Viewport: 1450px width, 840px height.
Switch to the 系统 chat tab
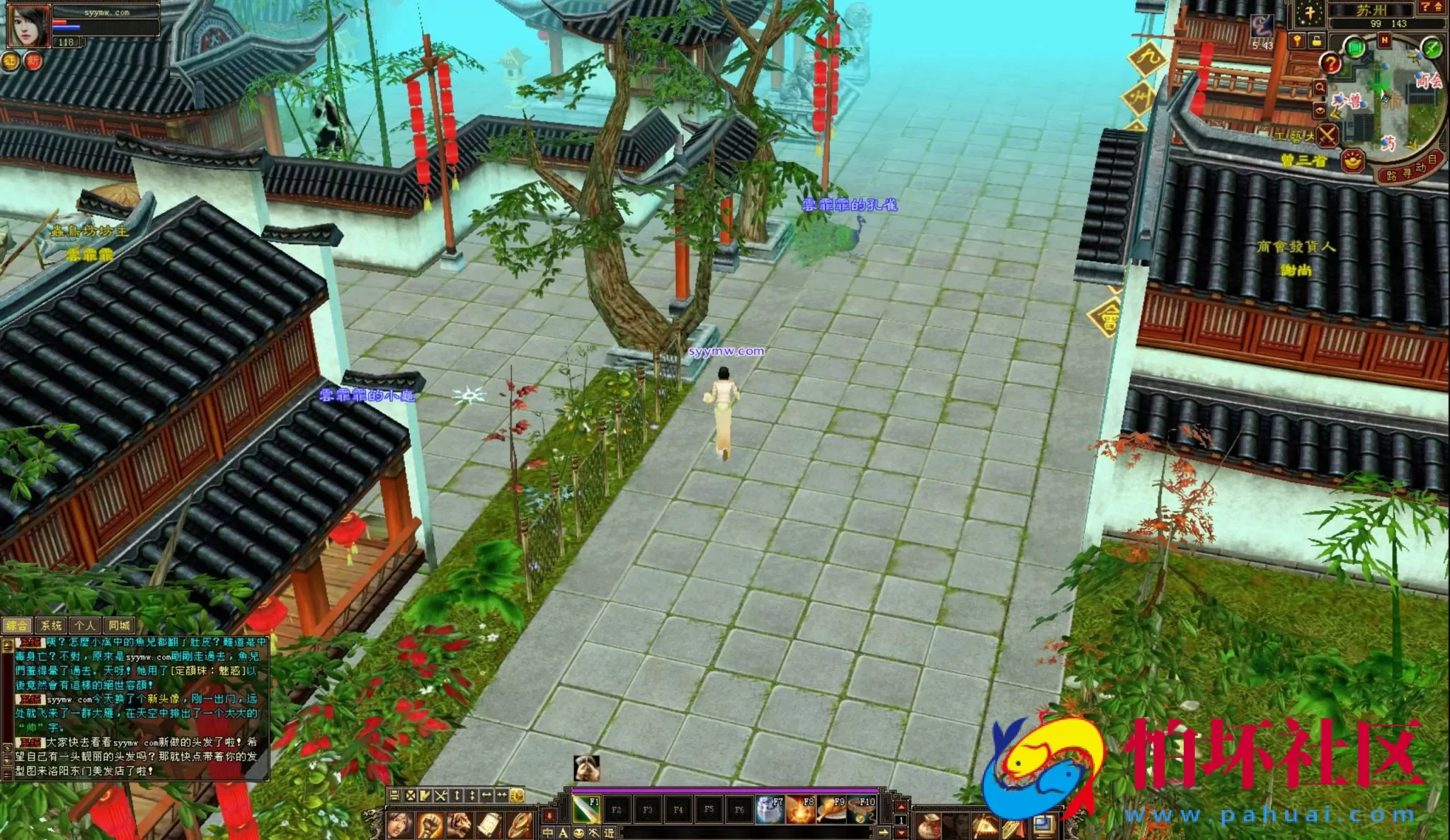(x=51, y=626)
